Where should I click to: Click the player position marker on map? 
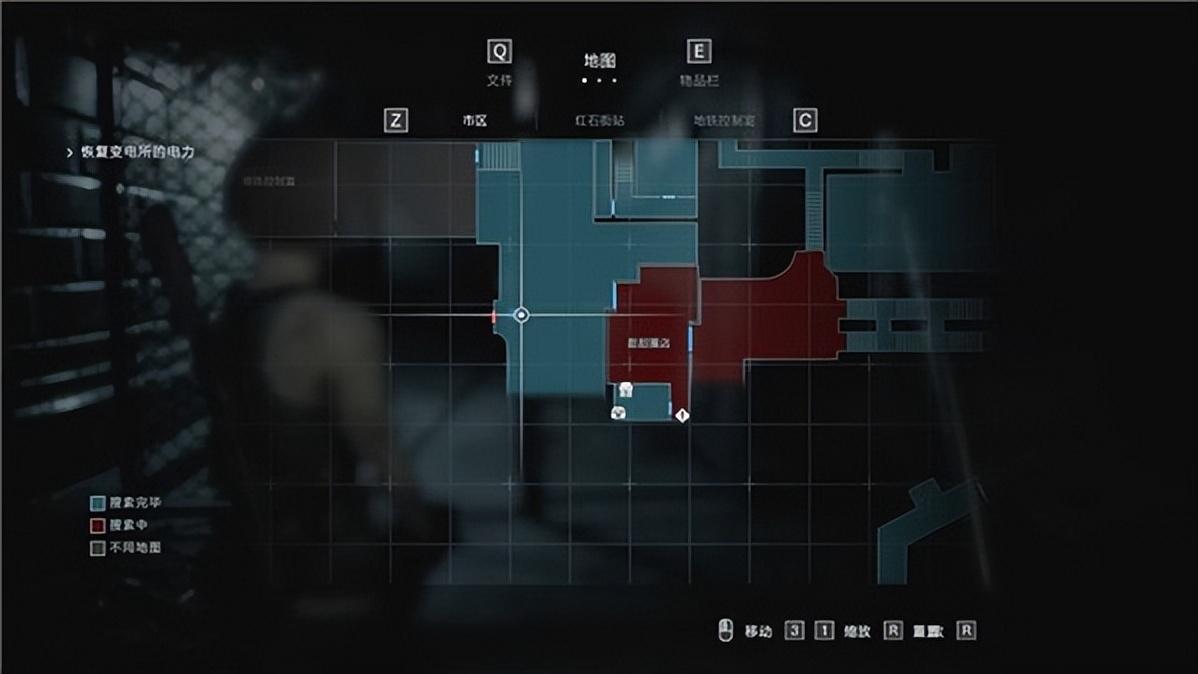[x=521, y=315]
